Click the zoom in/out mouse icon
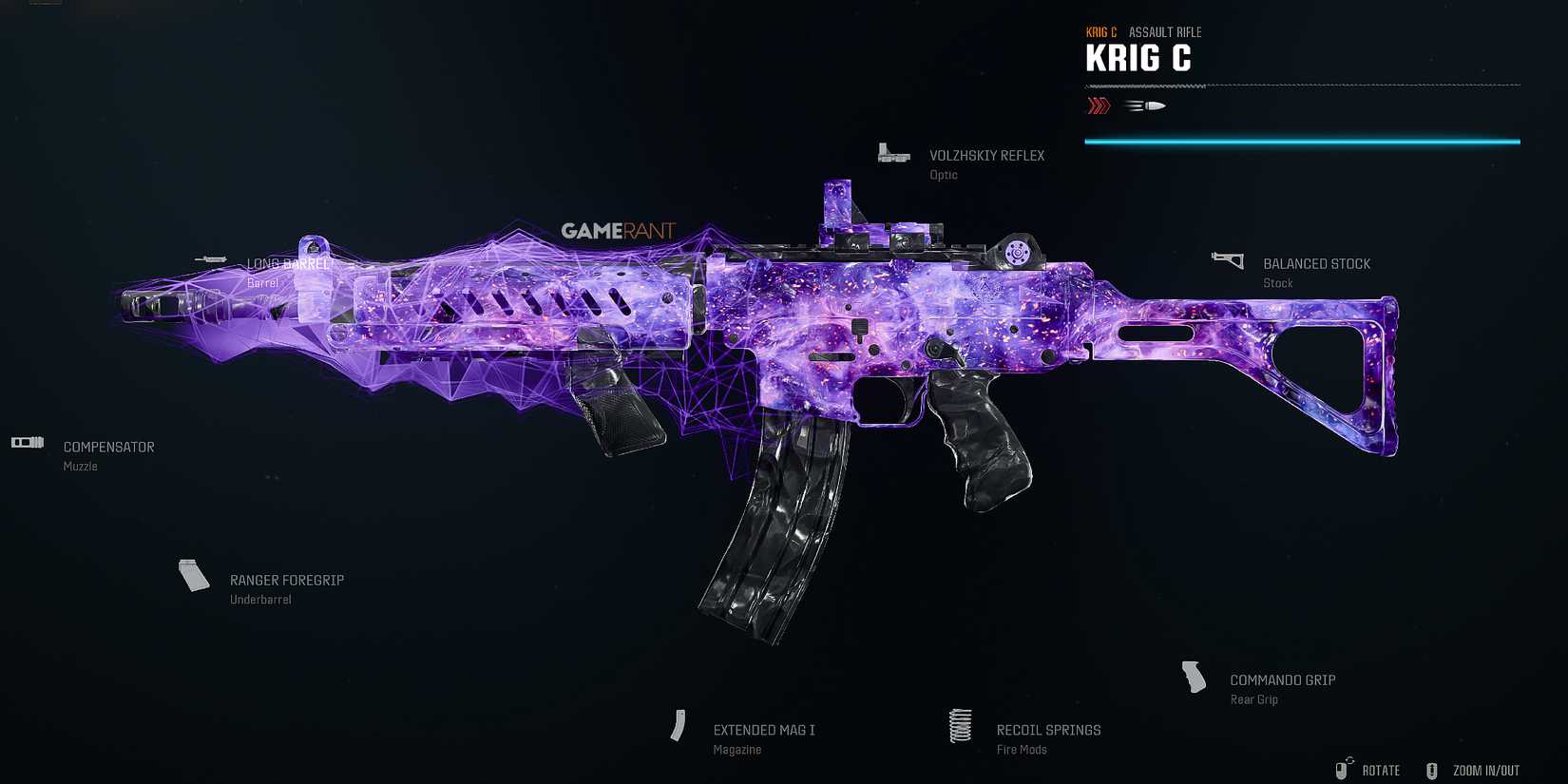 1431,770
